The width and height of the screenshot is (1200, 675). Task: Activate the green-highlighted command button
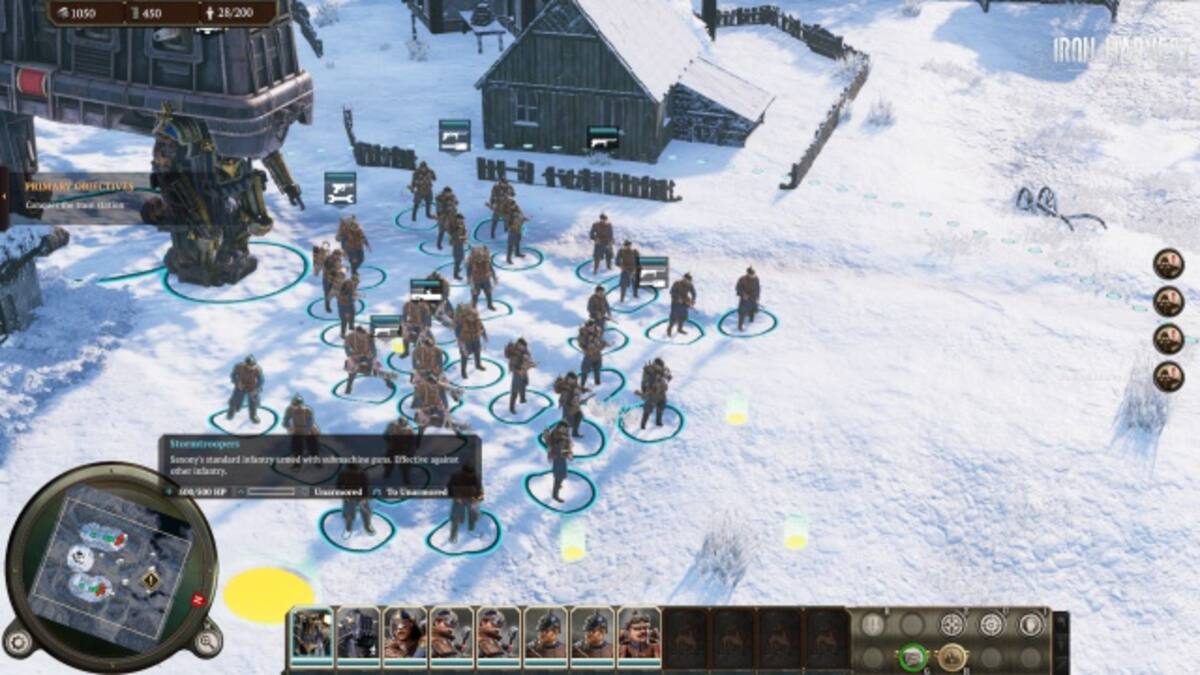click(x=911, y=657)
